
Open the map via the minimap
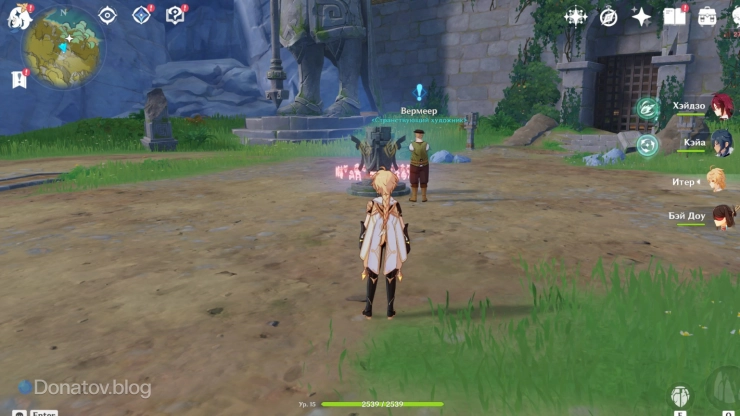pyautogui.click(x=62, y=46)
